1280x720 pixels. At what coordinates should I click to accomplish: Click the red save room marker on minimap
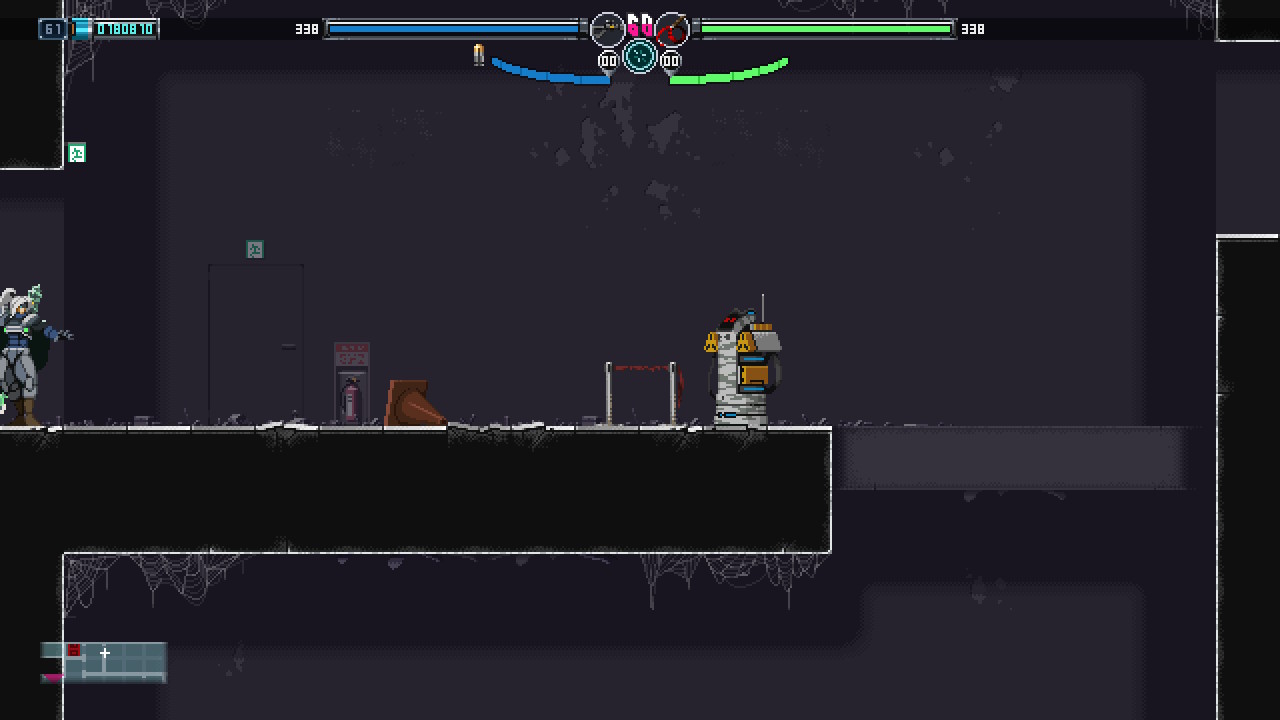tap(74, 651)
